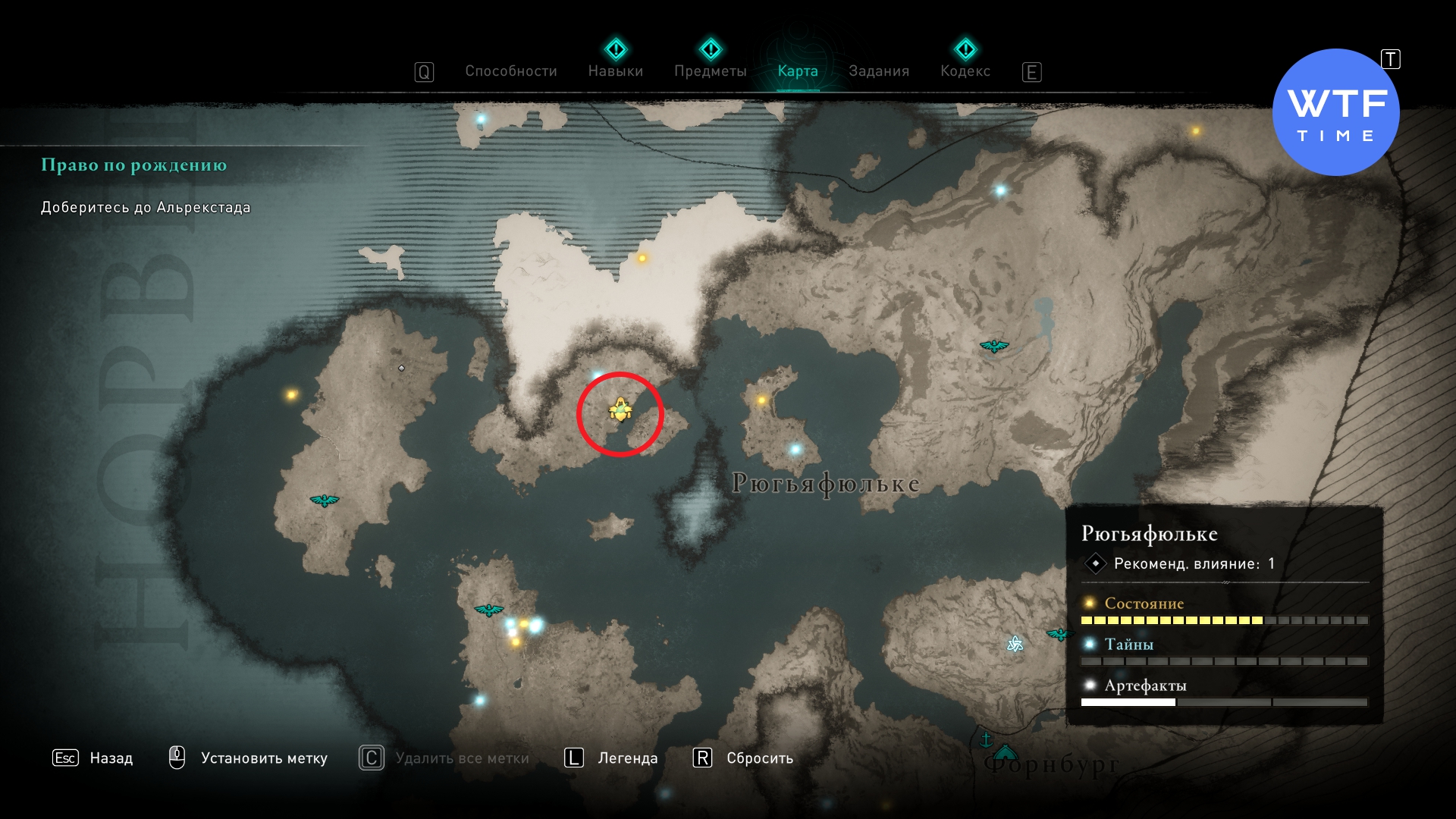Switch to the Способности tab
Image resolution: width=1456 pixels, height=819 pixels.
[x=510, y=71]
